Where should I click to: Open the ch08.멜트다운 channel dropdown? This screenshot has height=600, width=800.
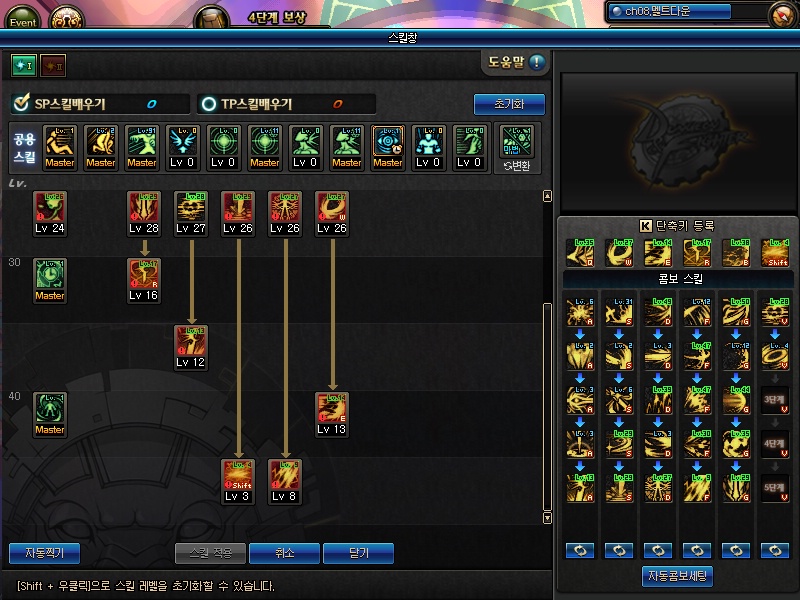686,11
